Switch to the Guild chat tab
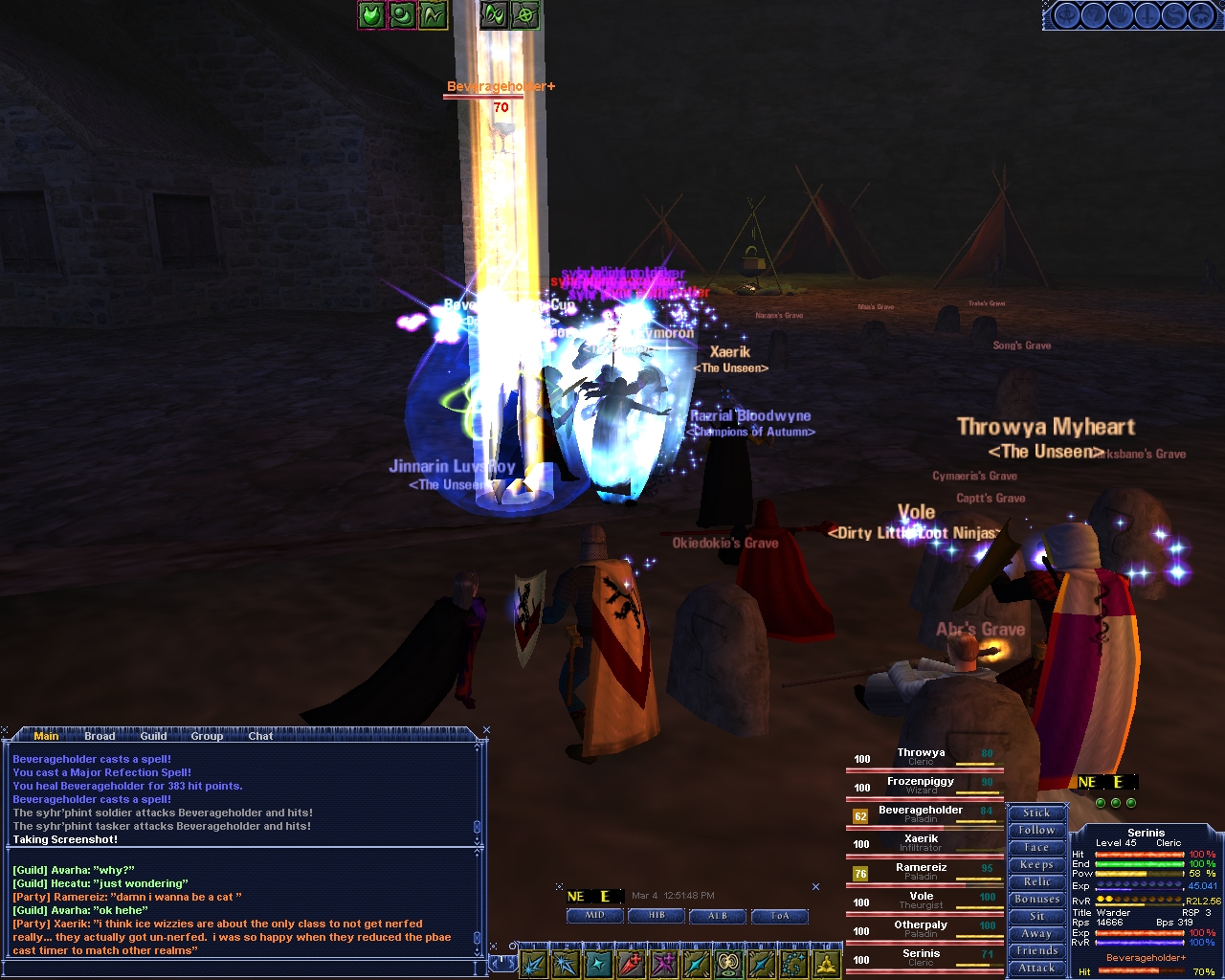This screenshot has width=1225, height=980. pyautogui.click(x=153, y=736)
